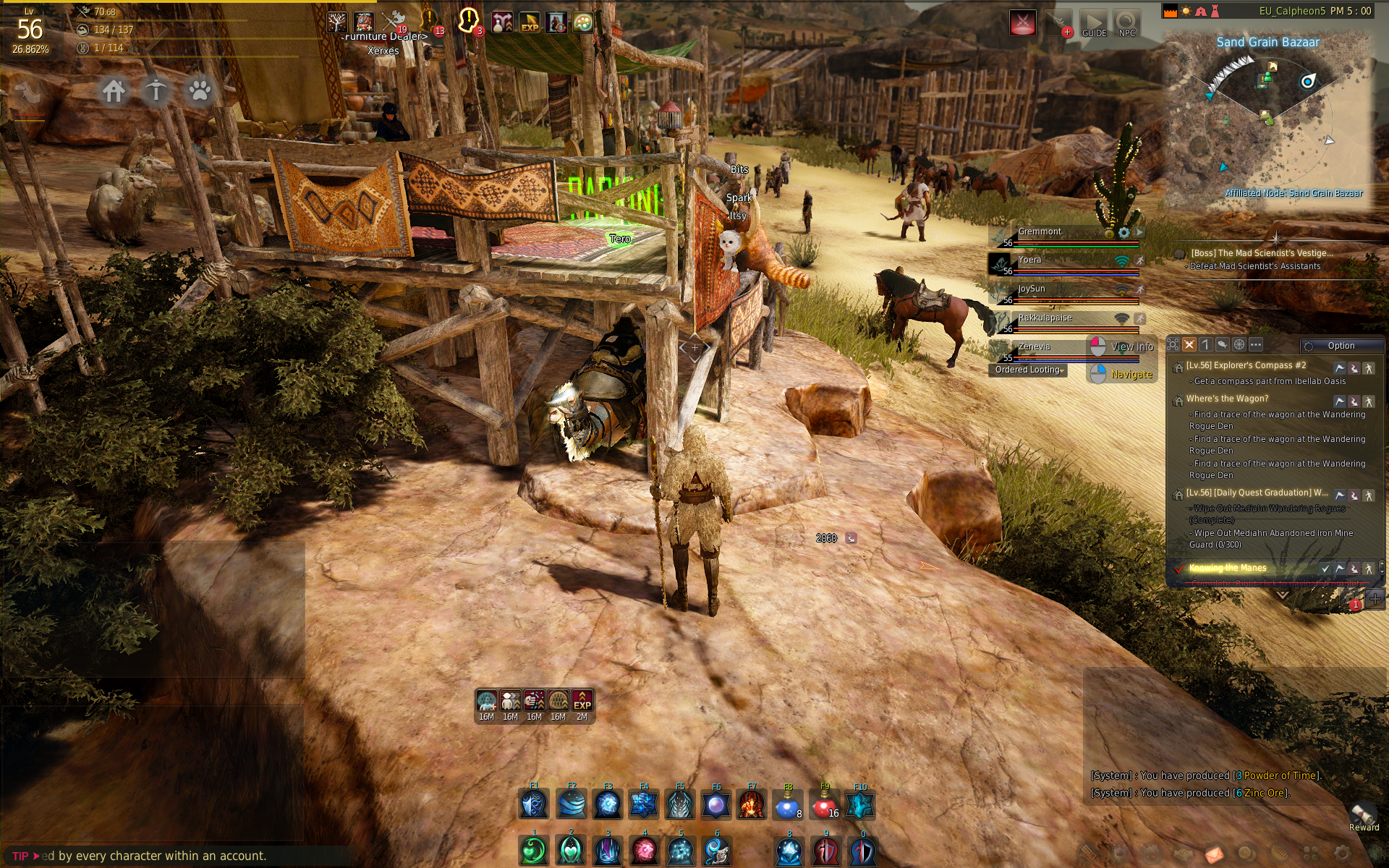The height and width of the screenshot is (868, 1389).
Task: Click the Reward scroll icon
Action: (x=1363, y=814)
